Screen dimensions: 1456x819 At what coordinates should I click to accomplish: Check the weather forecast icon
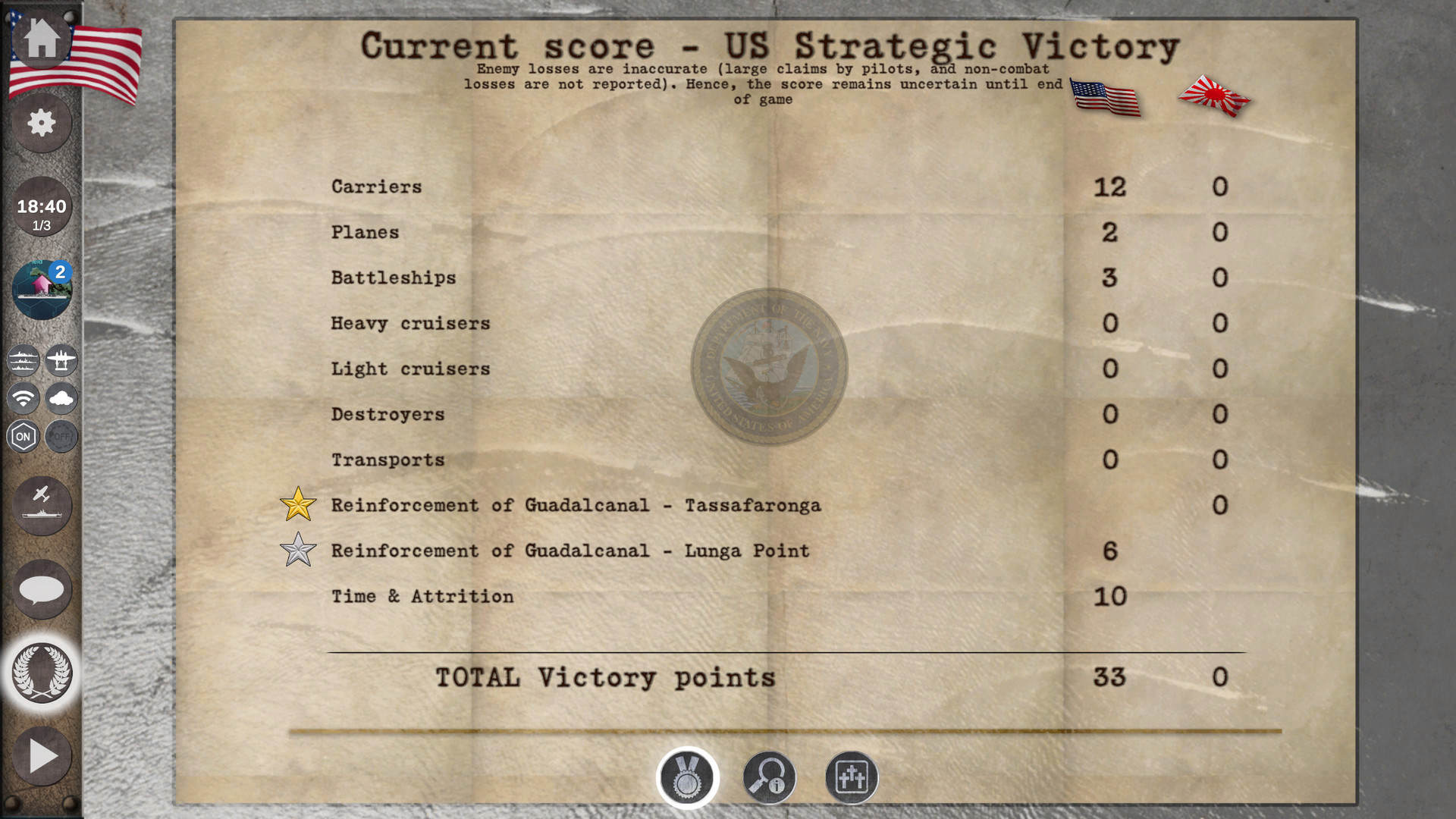61,400
